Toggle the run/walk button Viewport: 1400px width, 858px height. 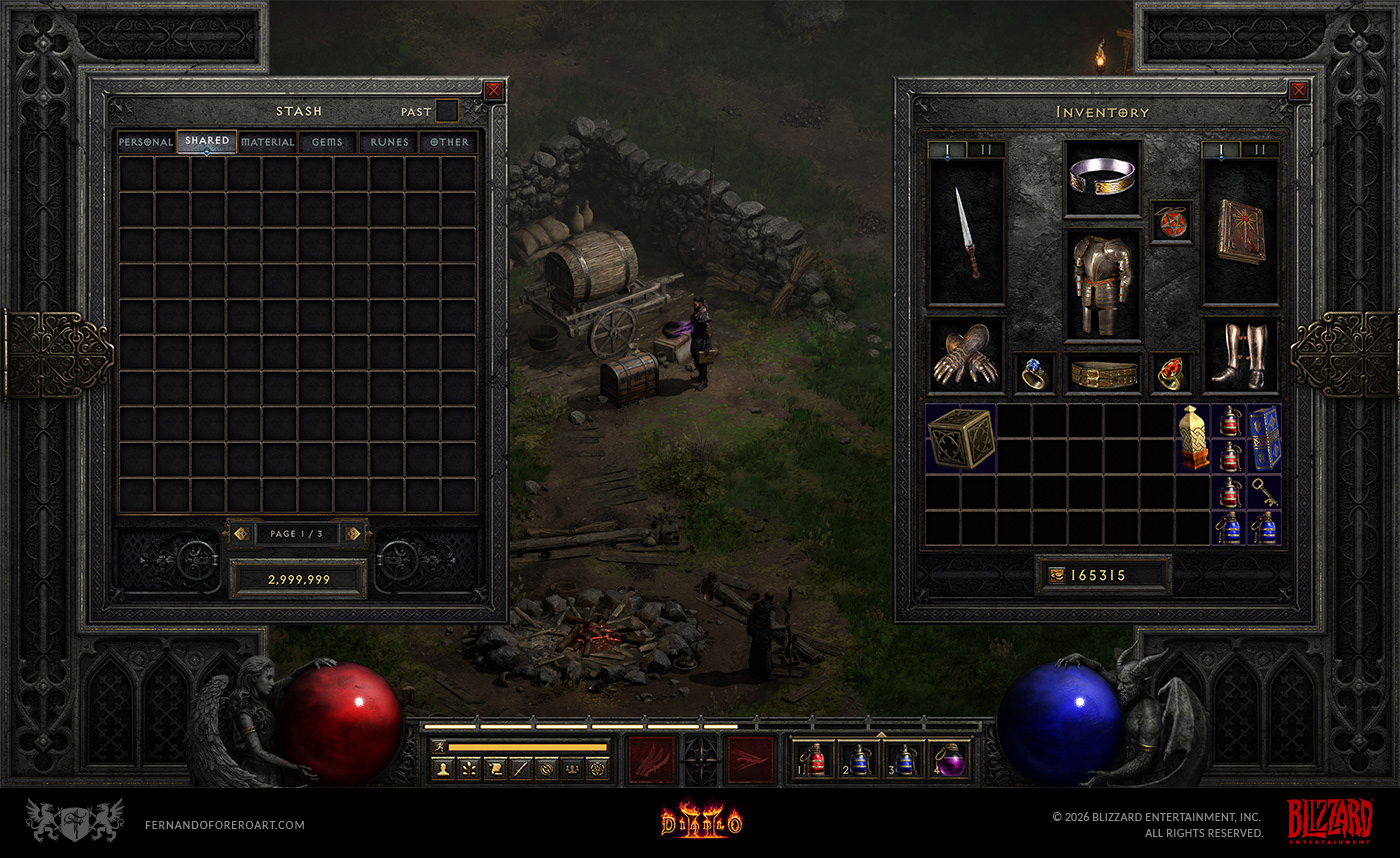tap(439, 746)
